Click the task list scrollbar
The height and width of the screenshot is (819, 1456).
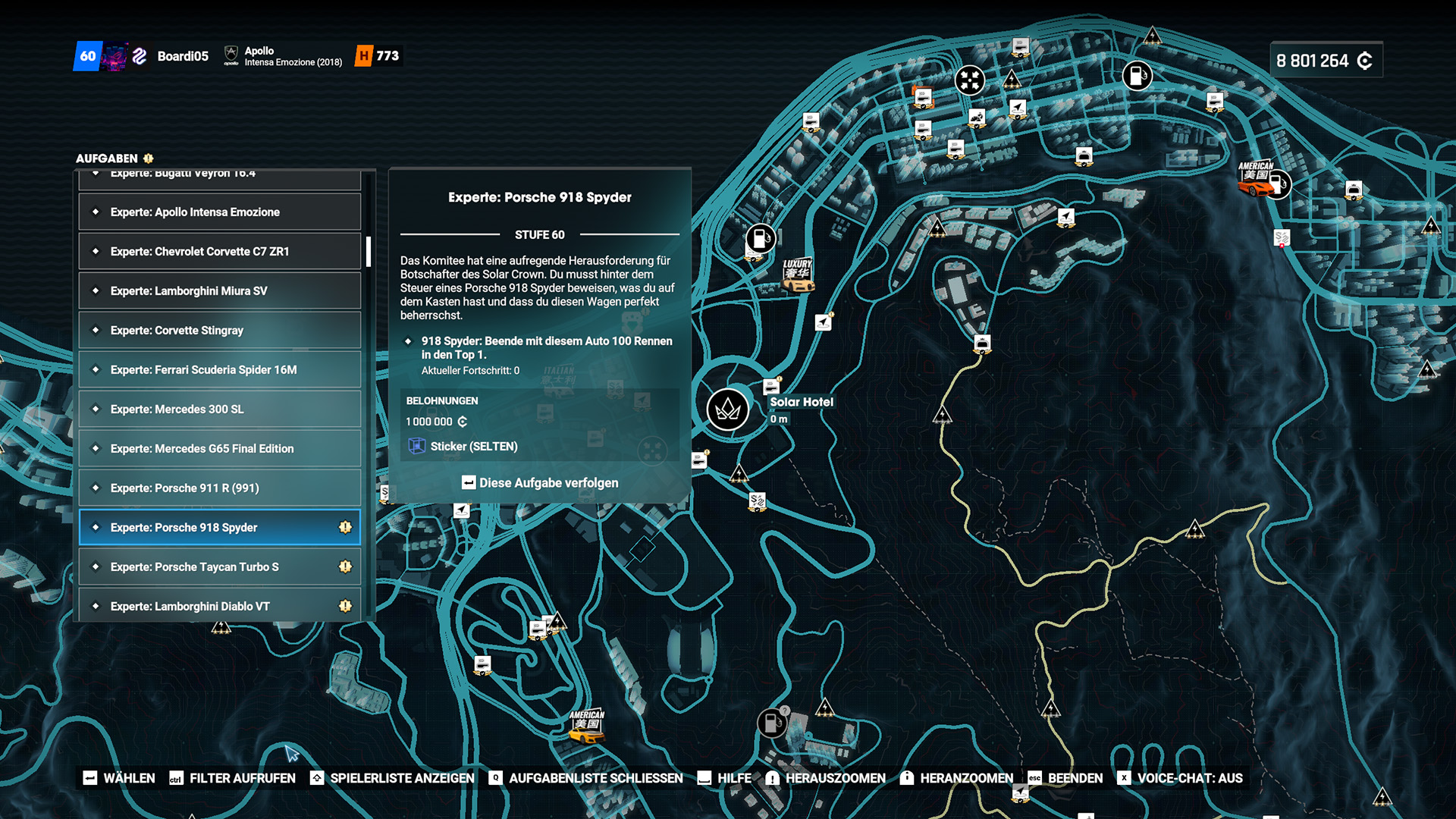pos(367,250)
